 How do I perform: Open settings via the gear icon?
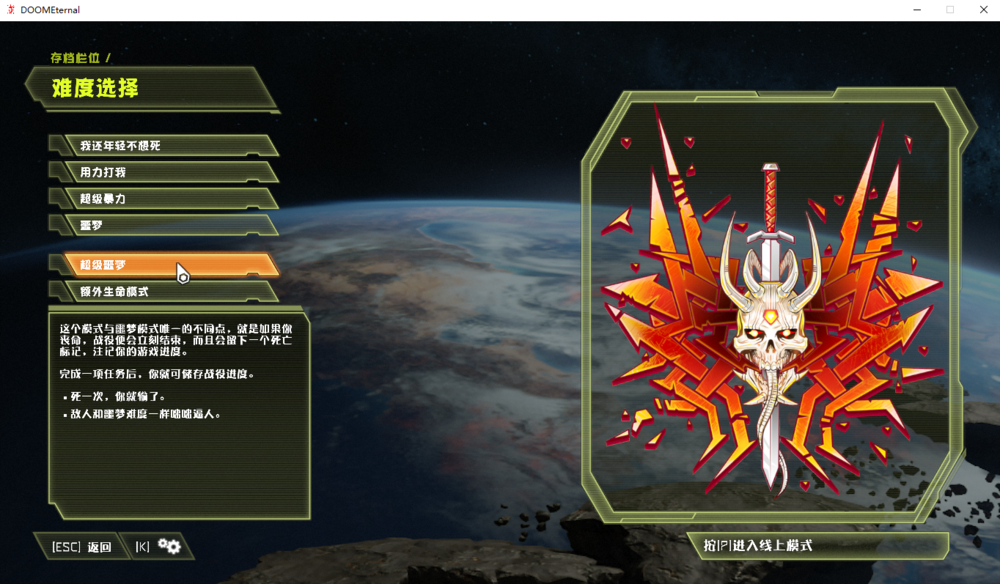(x=169, y=546)
